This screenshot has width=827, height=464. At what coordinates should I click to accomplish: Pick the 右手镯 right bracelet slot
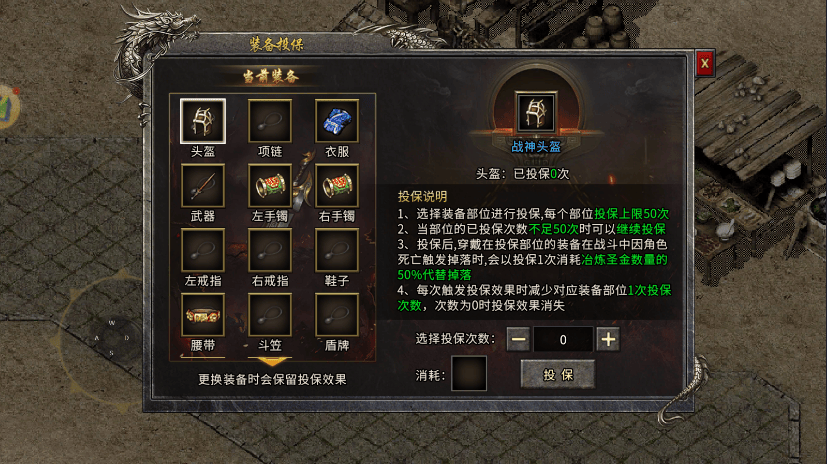point(337,185)
